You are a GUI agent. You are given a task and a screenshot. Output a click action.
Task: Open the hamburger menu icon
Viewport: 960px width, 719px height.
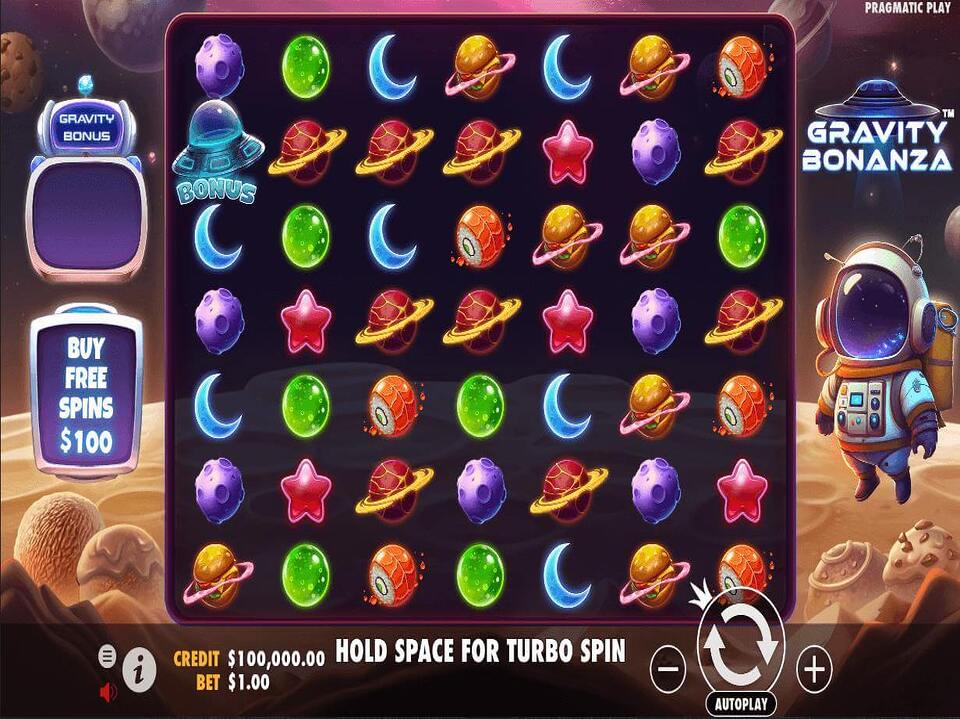click(107, 656)
